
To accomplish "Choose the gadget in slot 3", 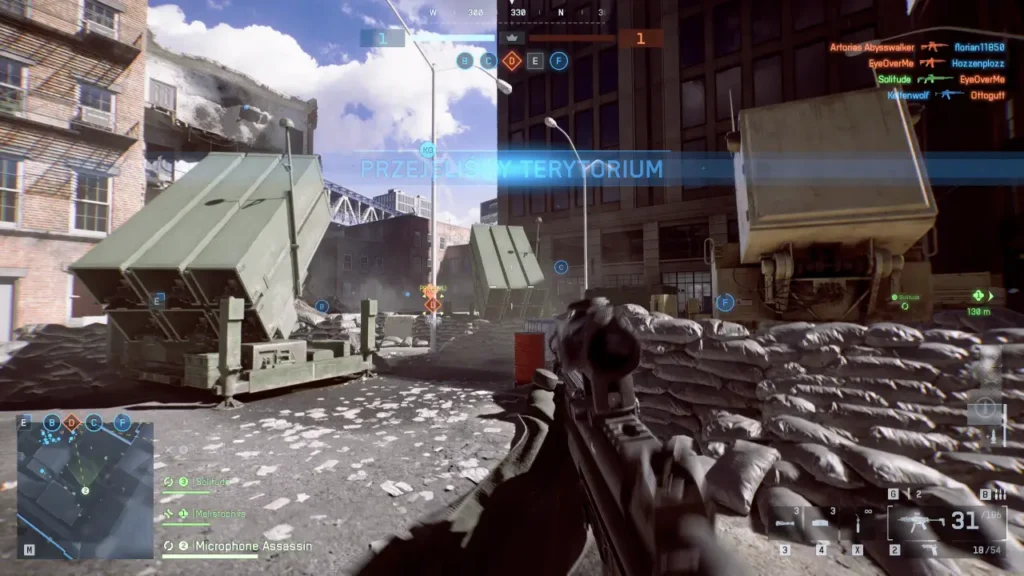I will coord(787,522).
